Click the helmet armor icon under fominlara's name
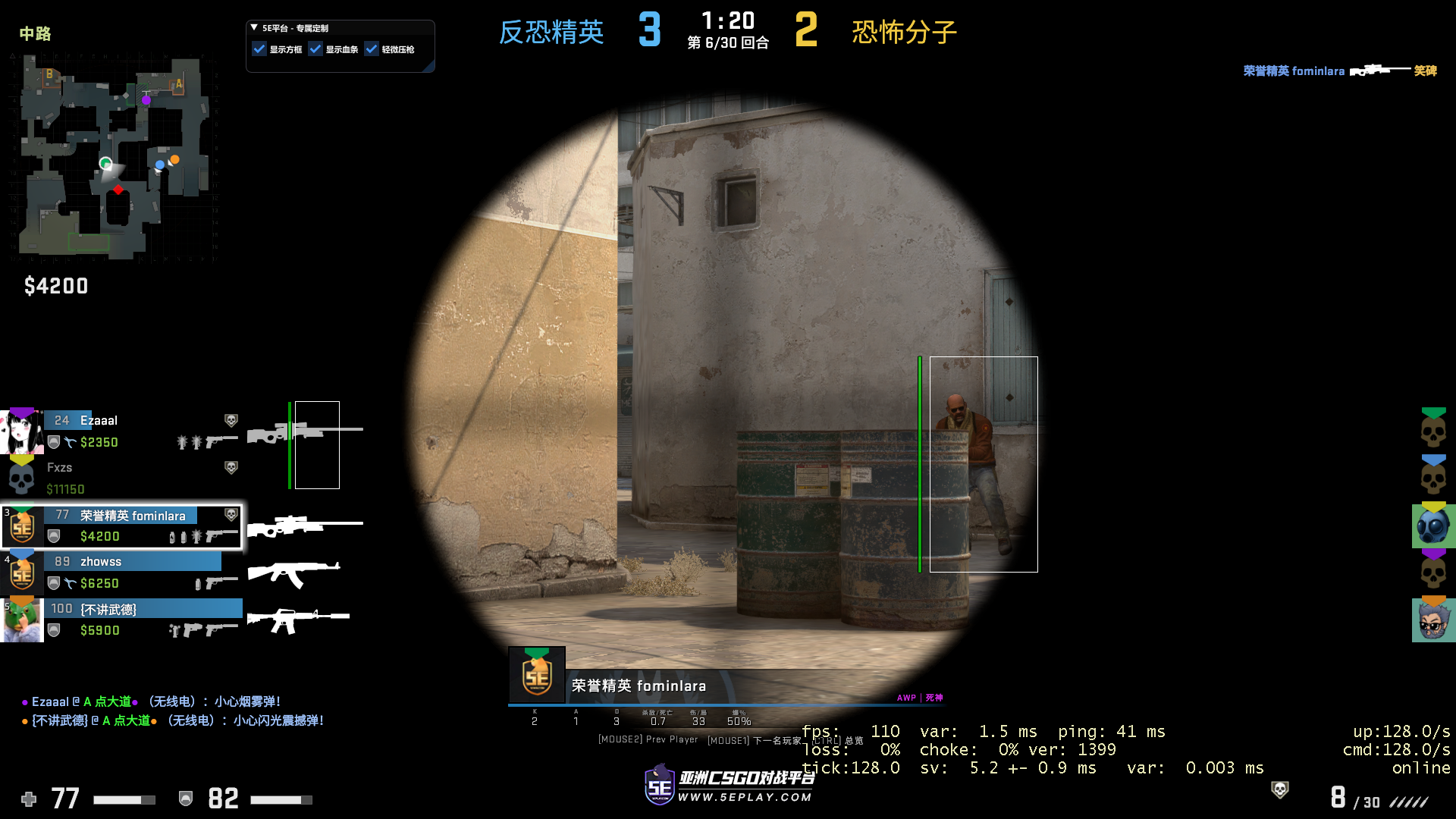Image resolution: width=1456 pixels, height=819 pixels. click(x=53, y=536)
